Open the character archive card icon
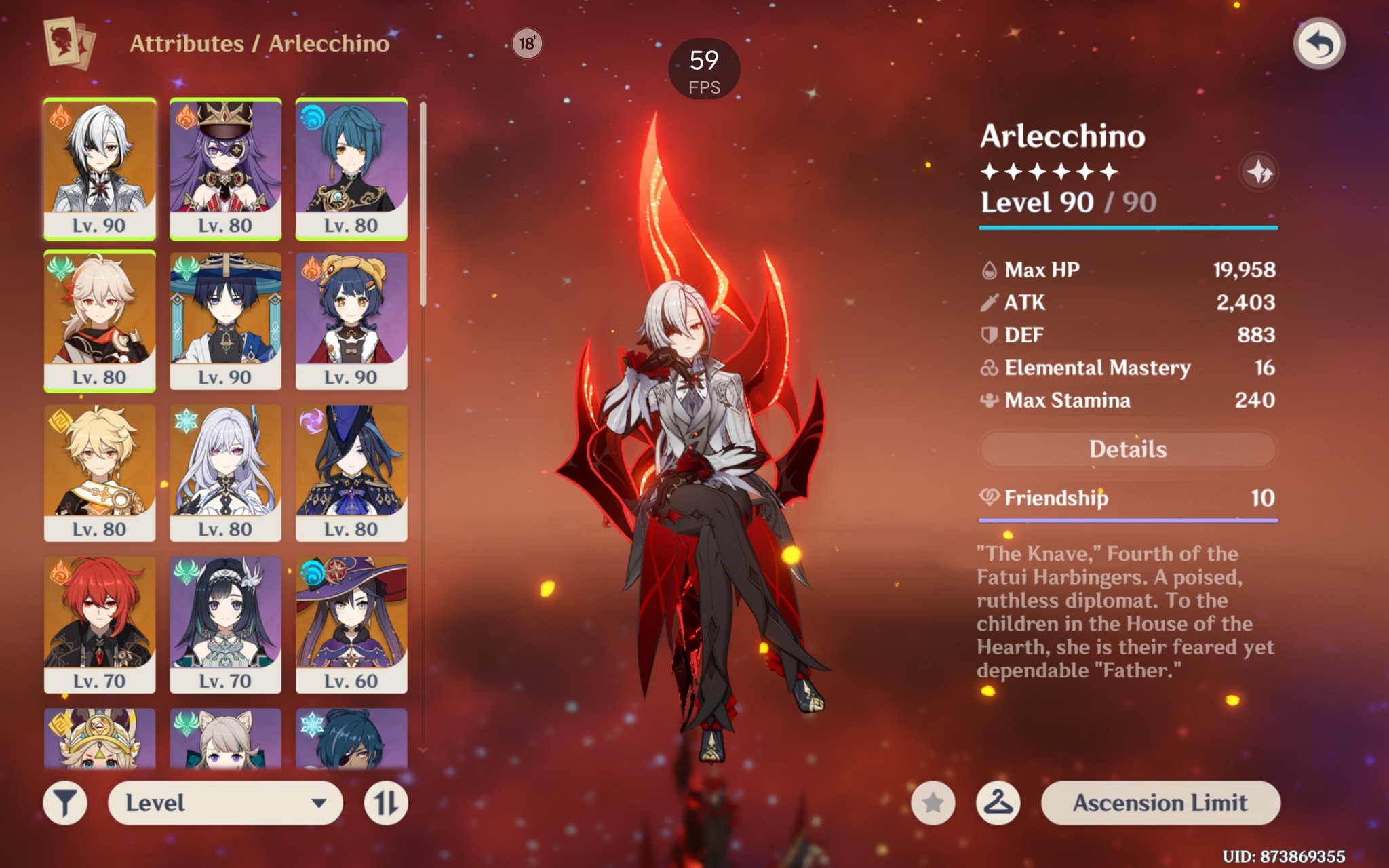Viewport: 1389px width, 868px height. coord(69,43)
